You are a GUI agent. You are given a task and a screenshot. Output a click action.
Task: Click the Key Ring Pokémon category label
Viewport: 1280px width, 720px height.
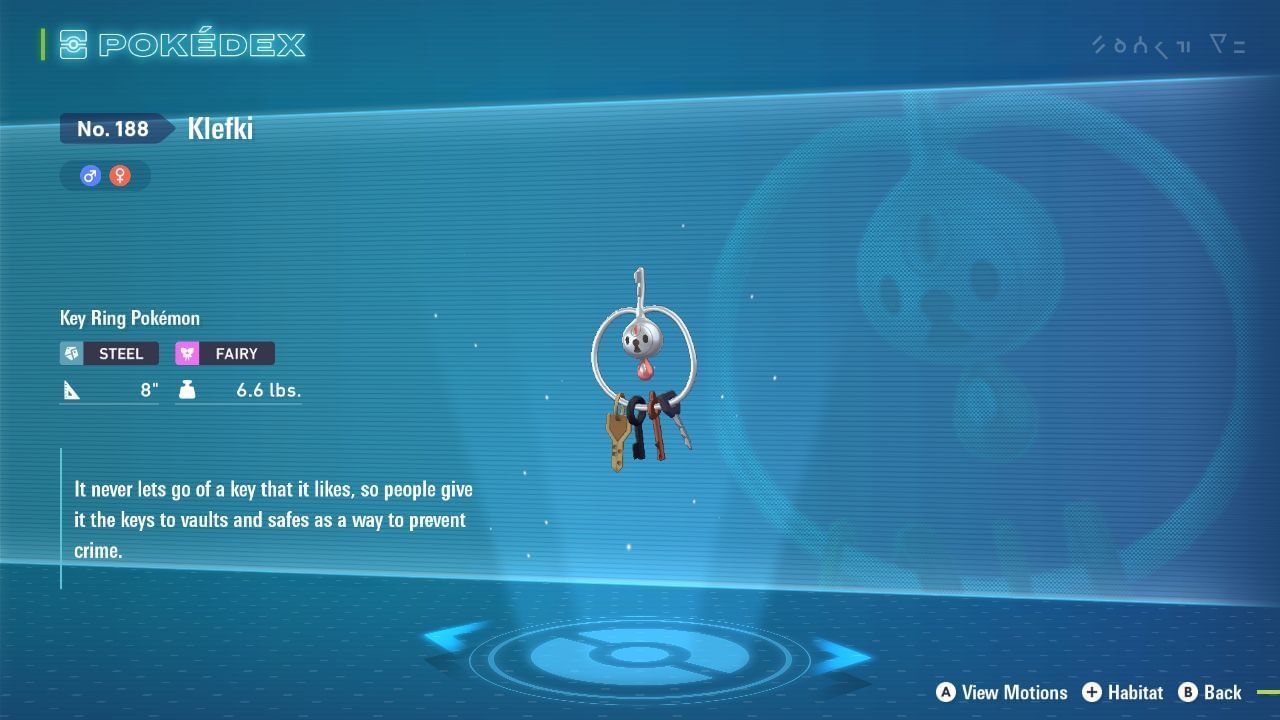click(129, 318)
